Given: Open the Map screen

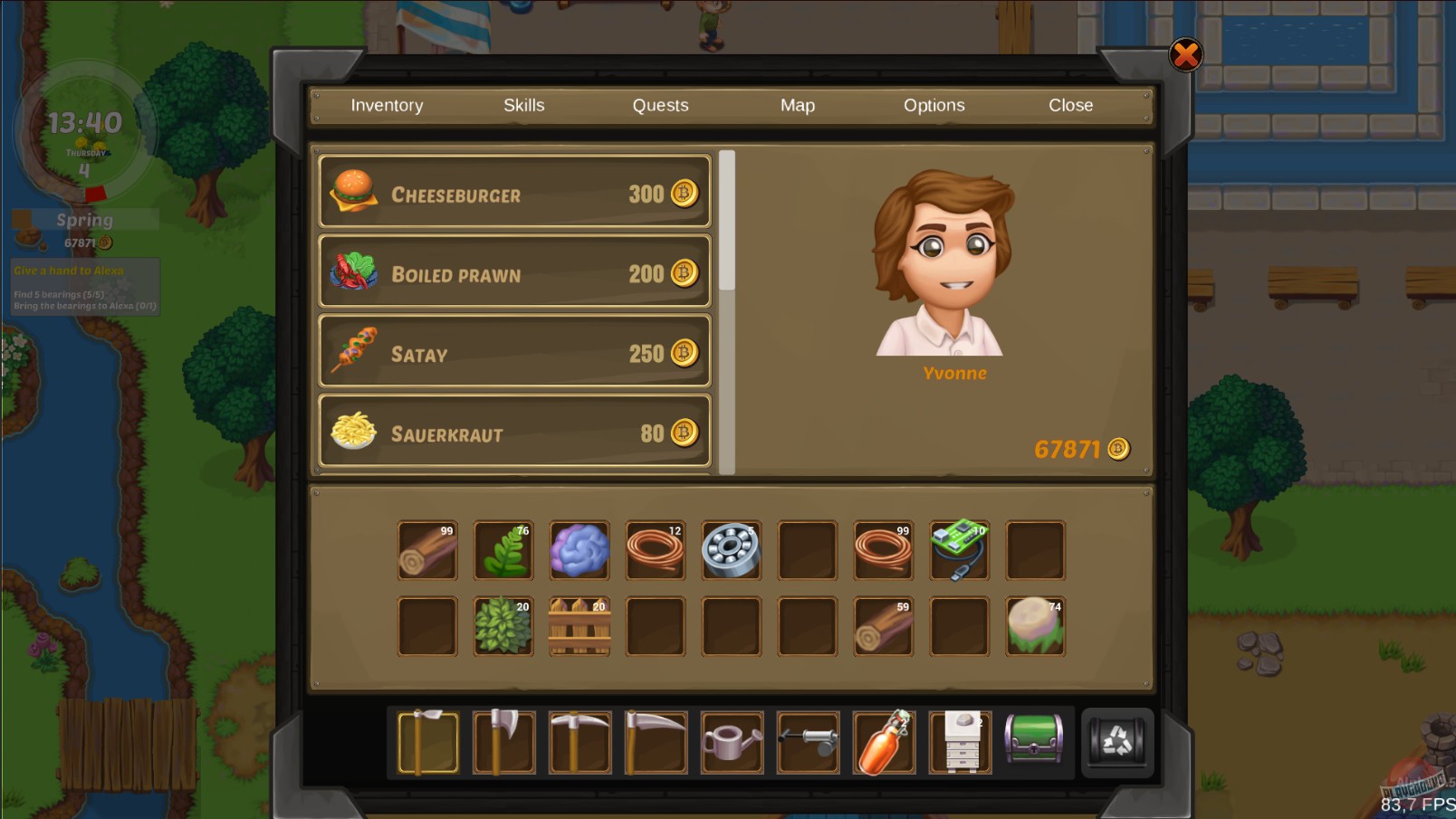Looking at the screenshot, I should click(x=797, y=105).
